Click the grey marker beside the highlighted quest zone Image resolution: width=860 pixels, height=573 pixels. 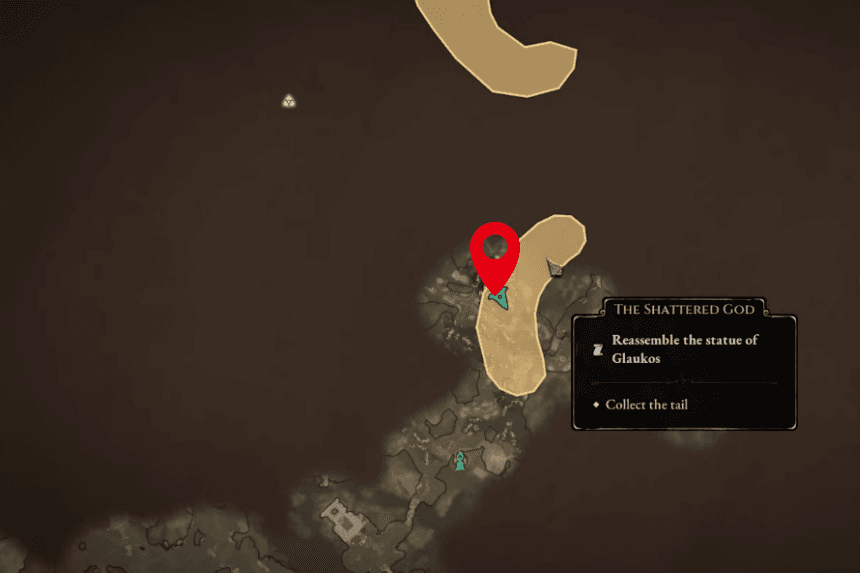click(554, 267)
